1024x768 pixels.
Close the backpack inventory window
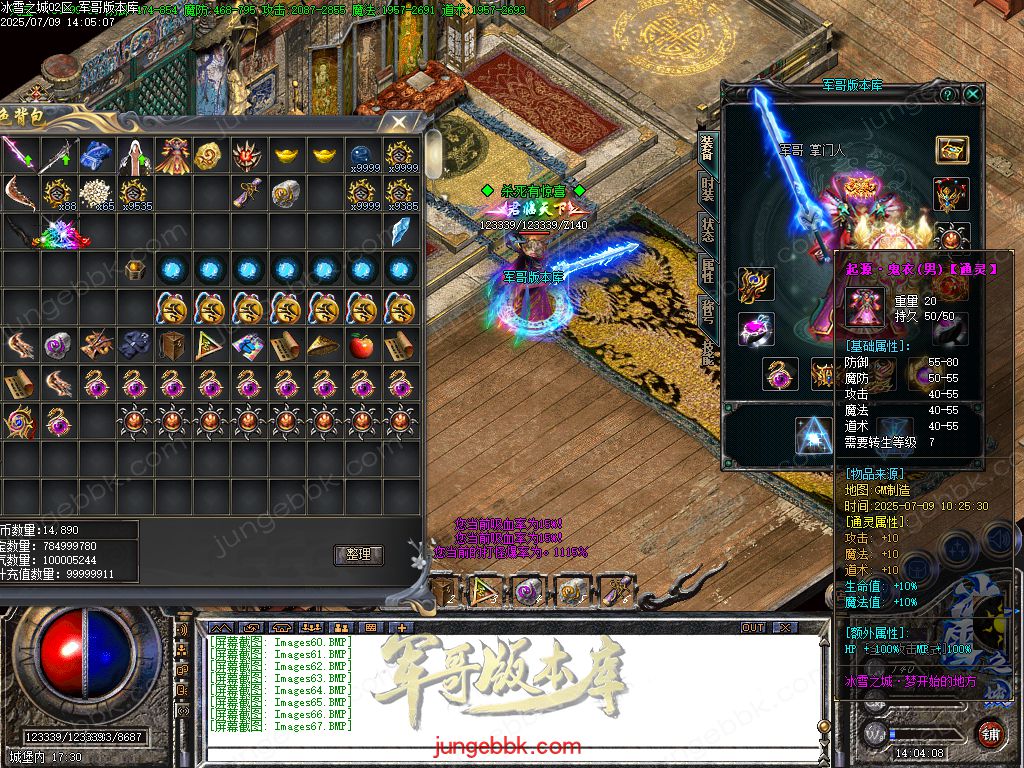coord(399,122)
